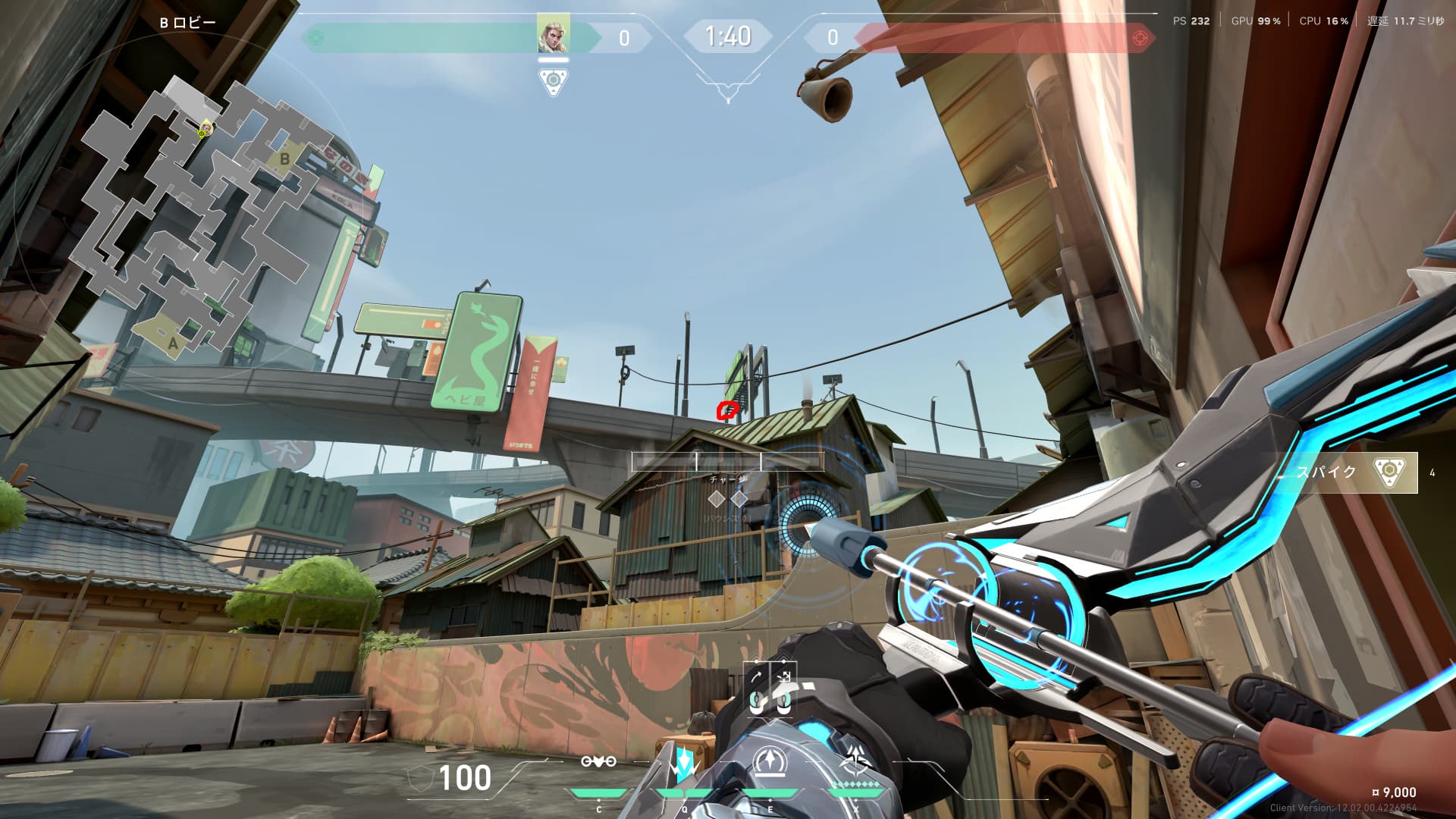Activate the Owl Drone ability icon
The image size is (1456, 819).
(598, 761)
